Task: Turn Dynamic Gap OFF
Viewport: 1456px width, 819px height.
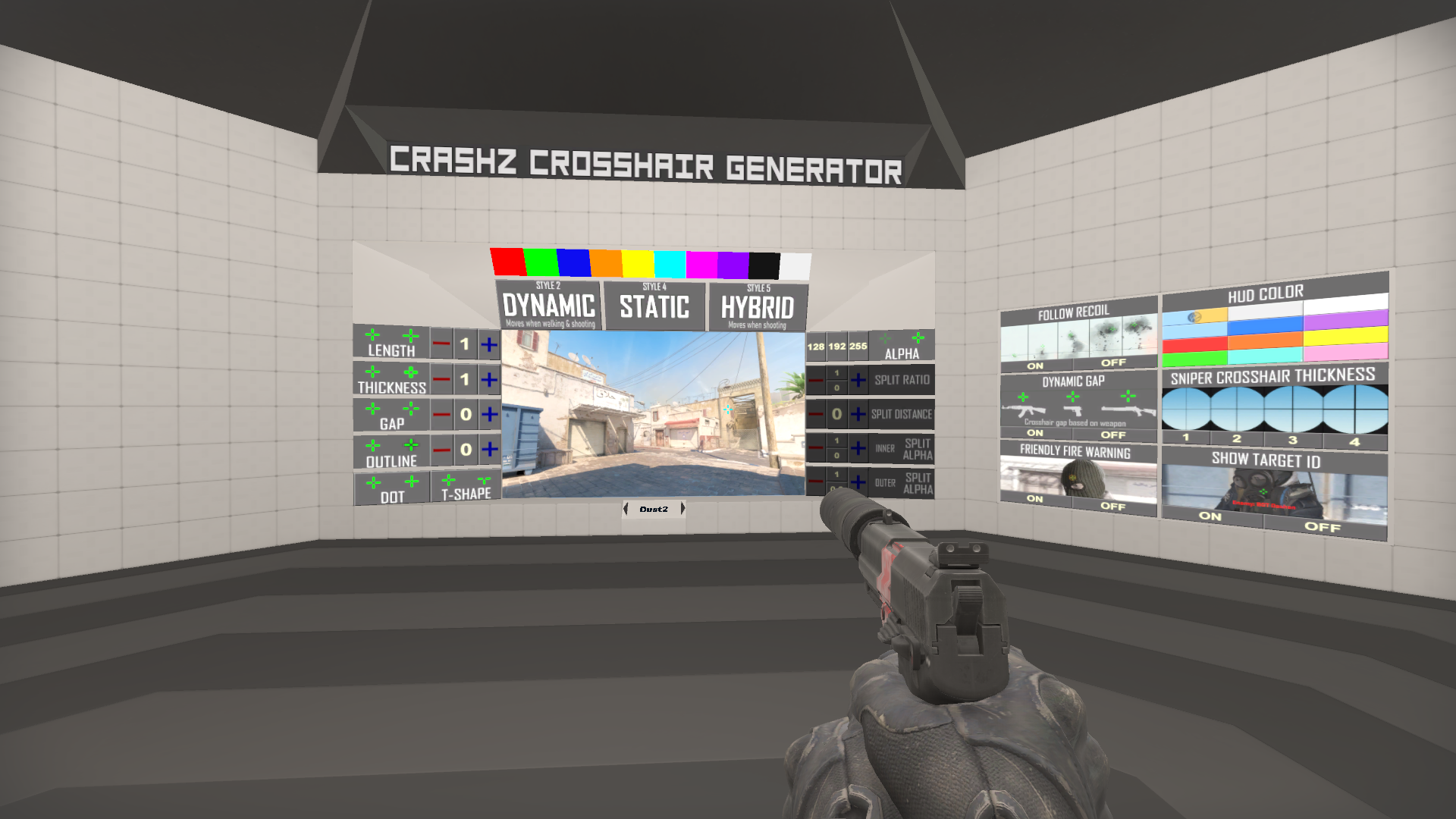Action: (x=1113, y=434)
